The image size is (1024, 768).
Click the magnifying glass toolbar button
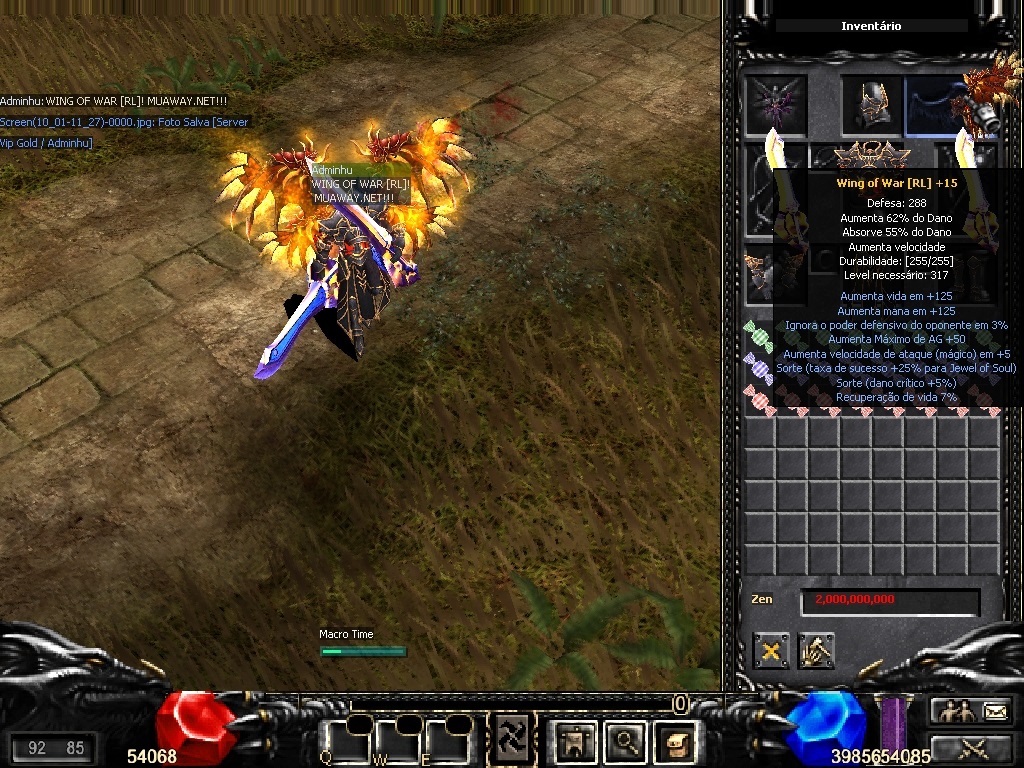tap(627, 741)
